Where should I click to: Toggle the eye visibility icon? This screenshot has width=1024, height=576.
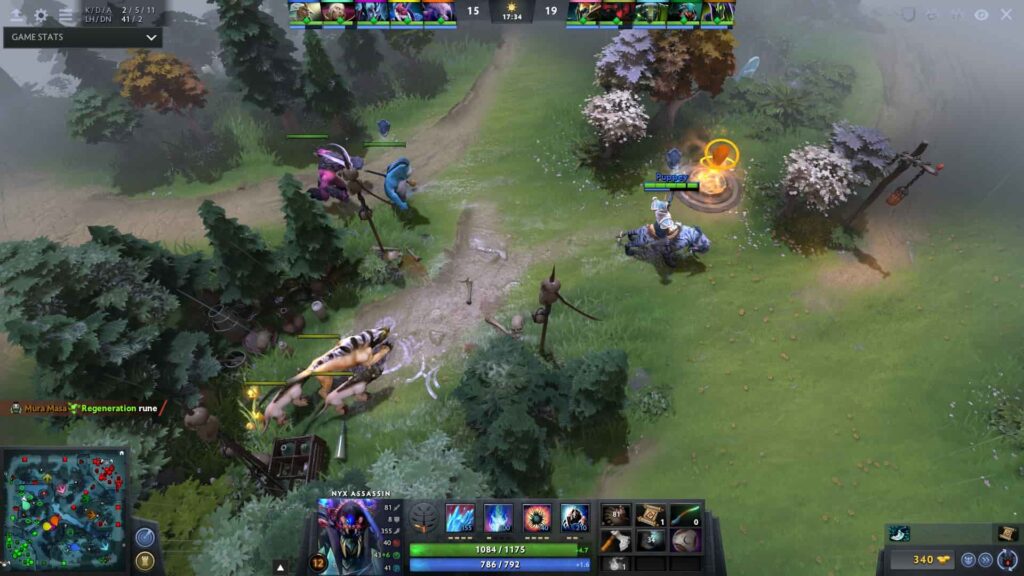pos(981,15)
